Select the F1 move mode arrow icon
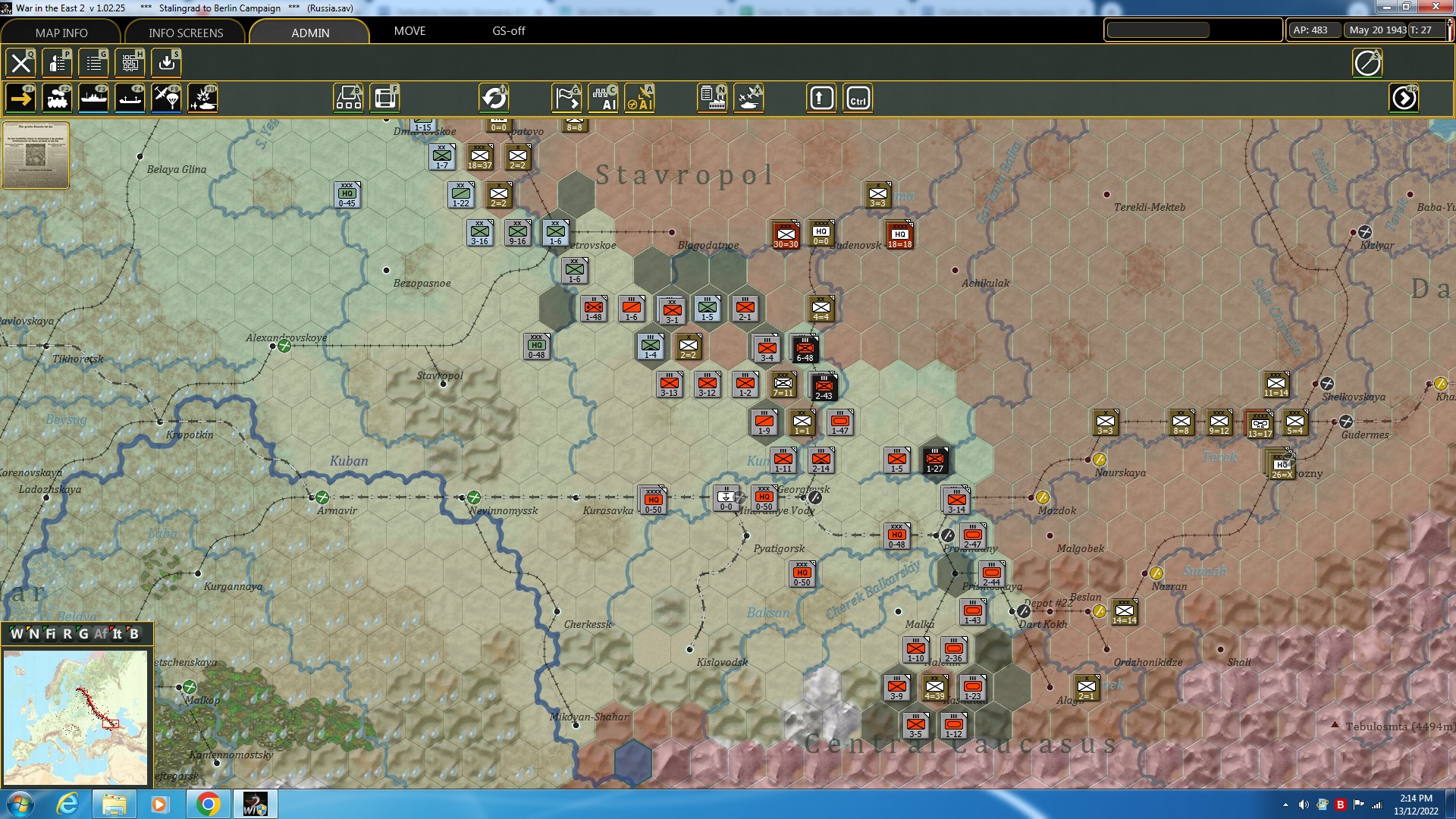The height and width of the screenshot is (819, 1456). tap(22, 98)
